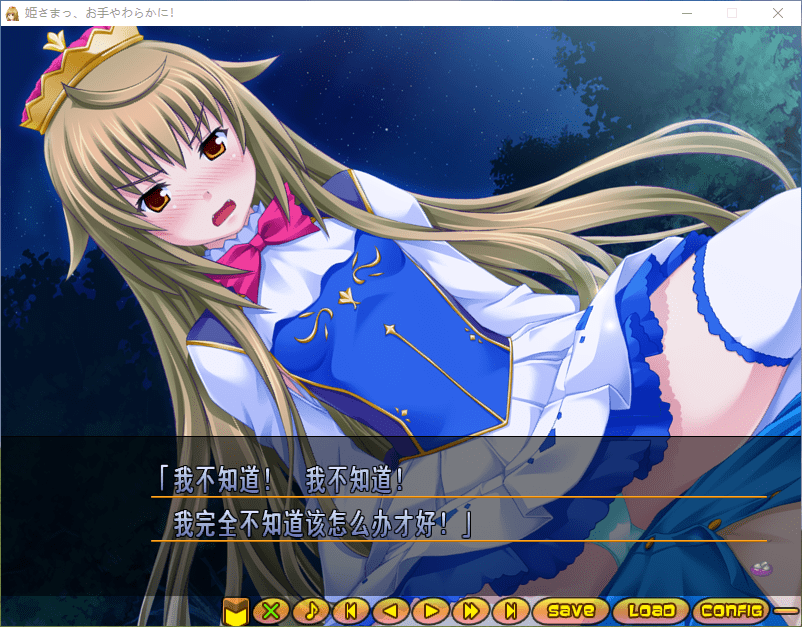Click the single left arrow button
The width and height of the screenshot is (802, 627).
(x=391, y=610)
